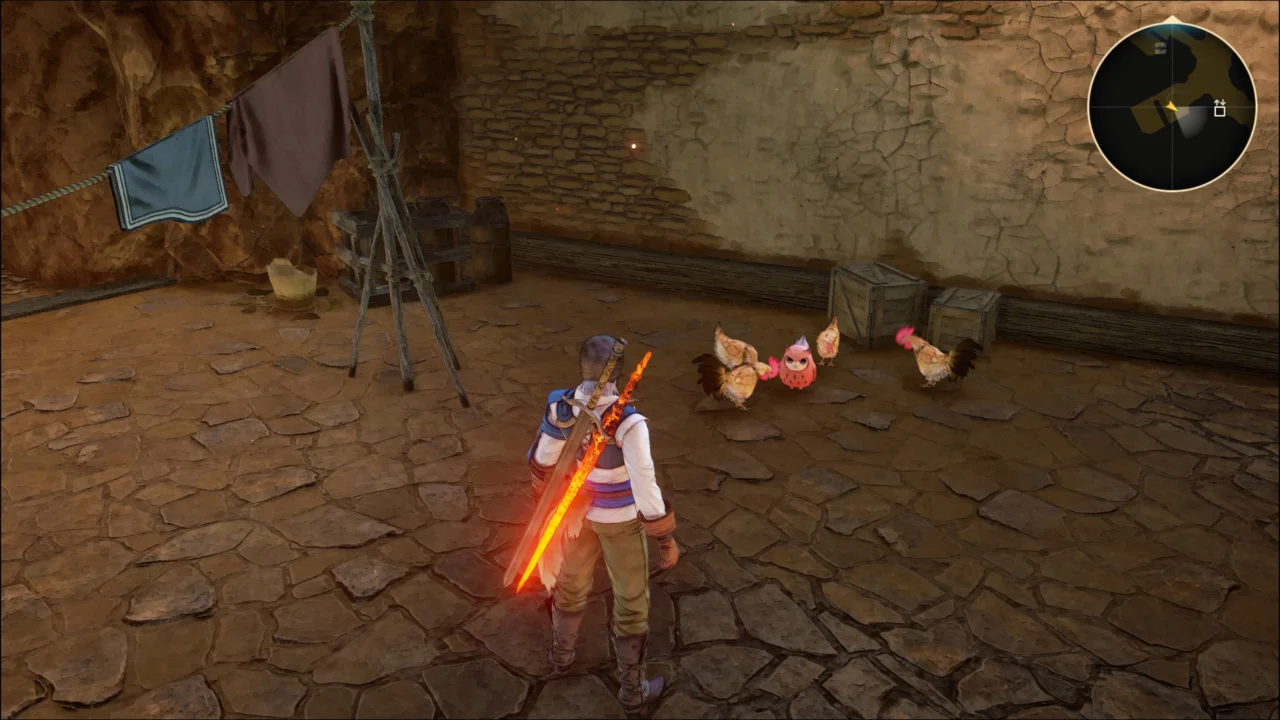
Task: Click the enemy dots at the minimap top-left
Action: point(1160,48)
